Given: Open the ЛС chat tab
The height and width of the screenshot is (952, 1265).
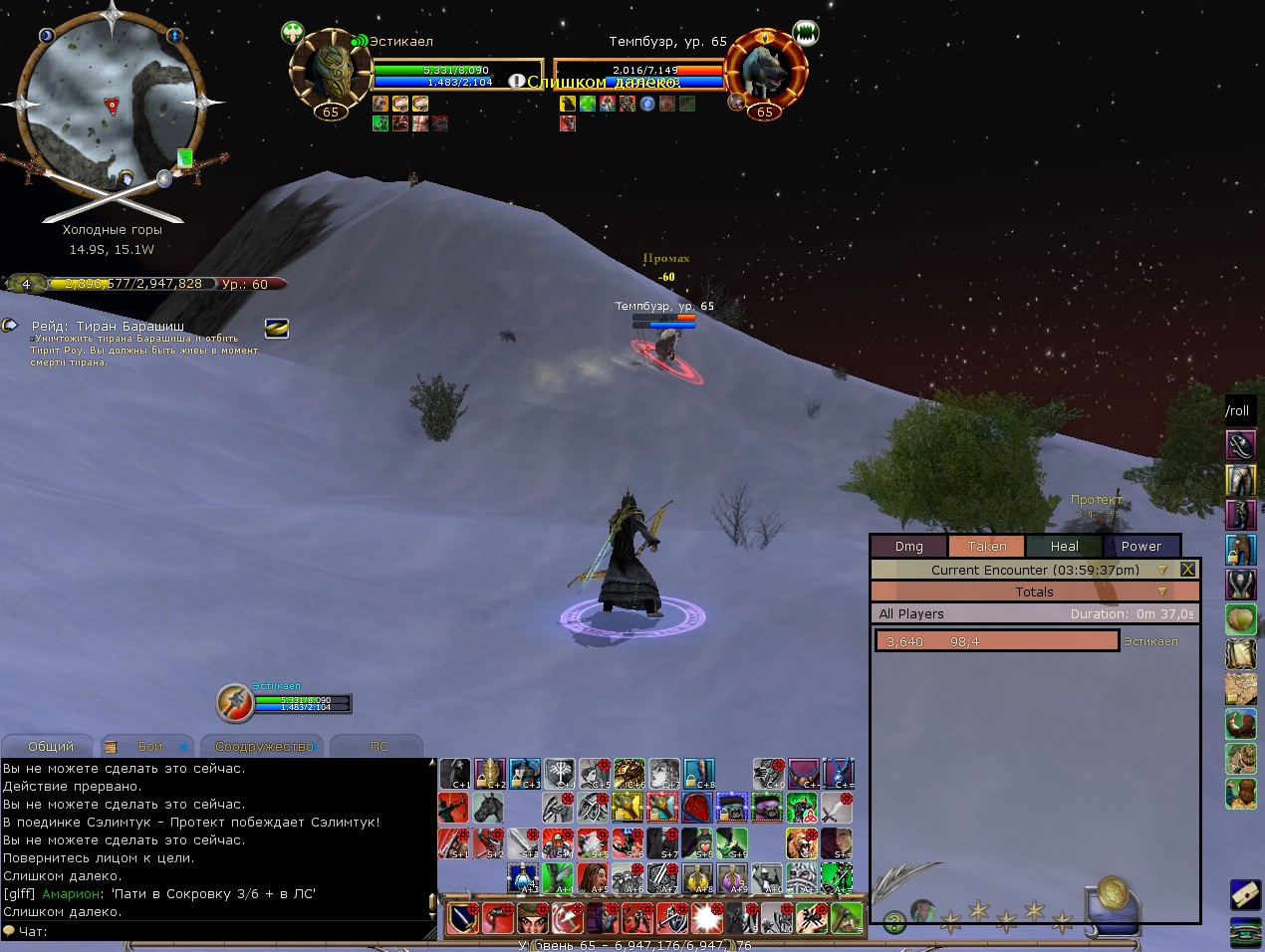Looking at the screenshot, I should tap(379, 746).
